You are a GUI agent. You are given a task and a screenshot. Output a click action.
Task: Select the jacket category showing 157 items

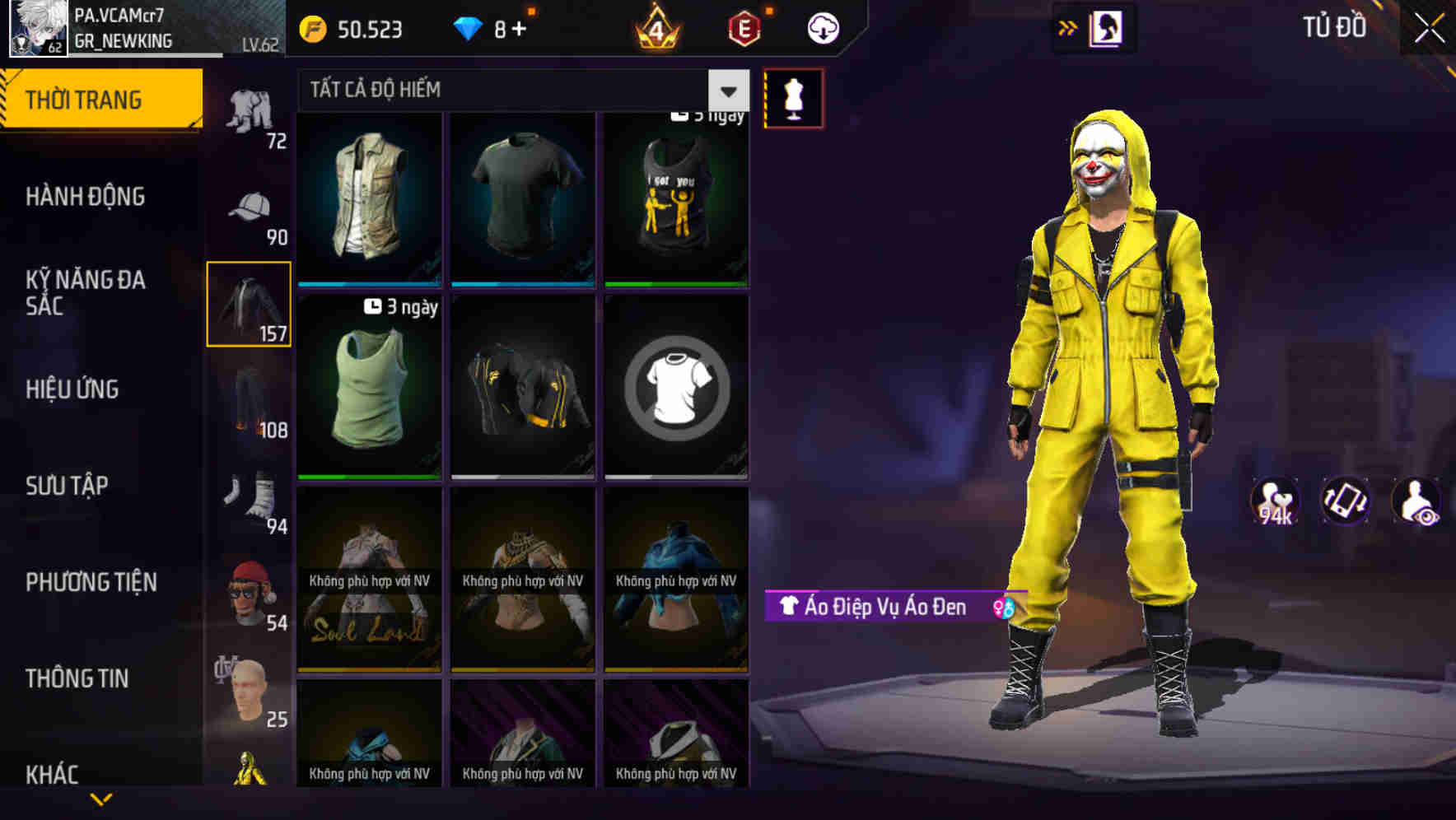(x=248, y=305)
